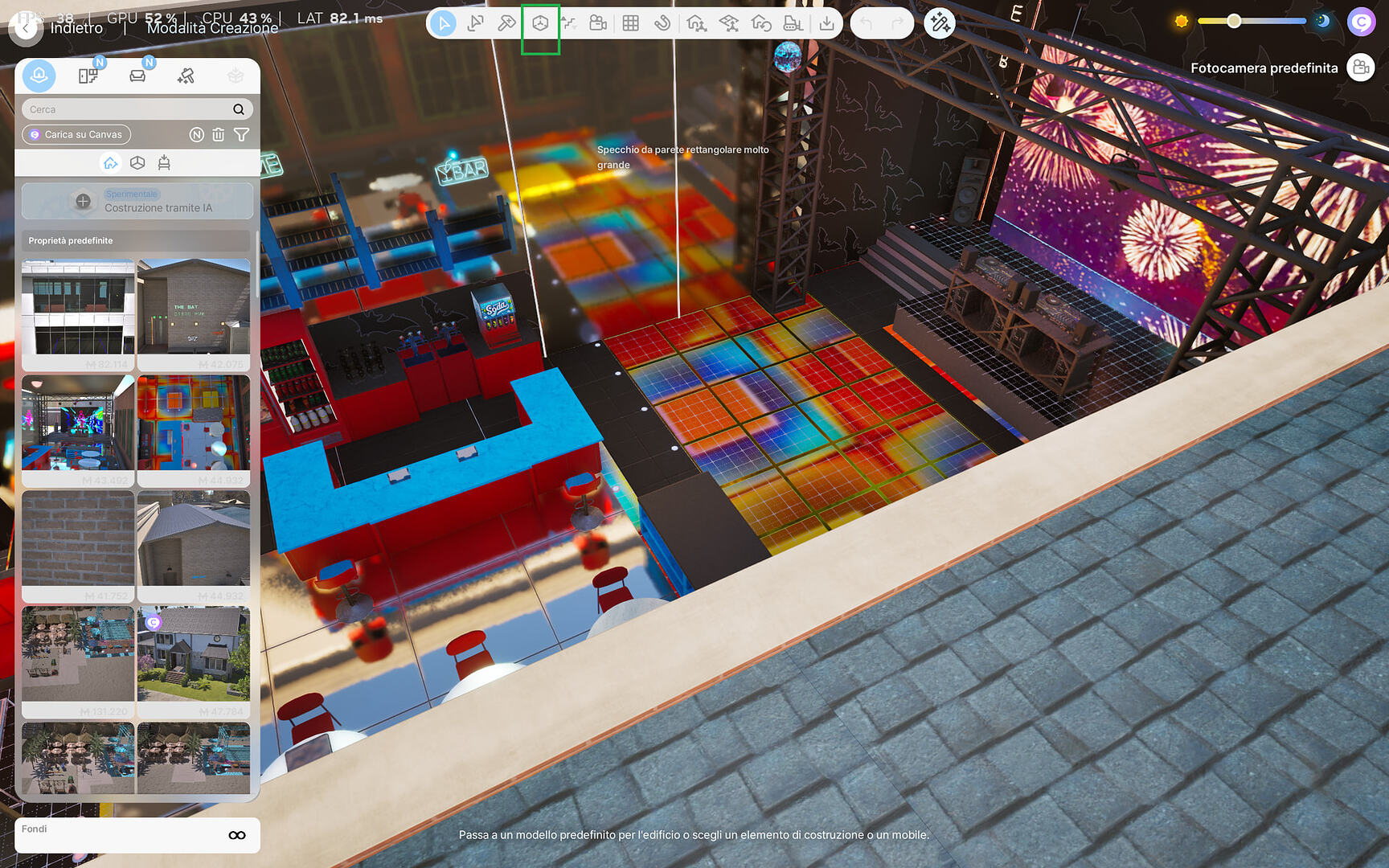Image resolution: width=1389 pixels, height=868 pixels.
Task: Open the bulldozer demolition tool
Action: 794,23
